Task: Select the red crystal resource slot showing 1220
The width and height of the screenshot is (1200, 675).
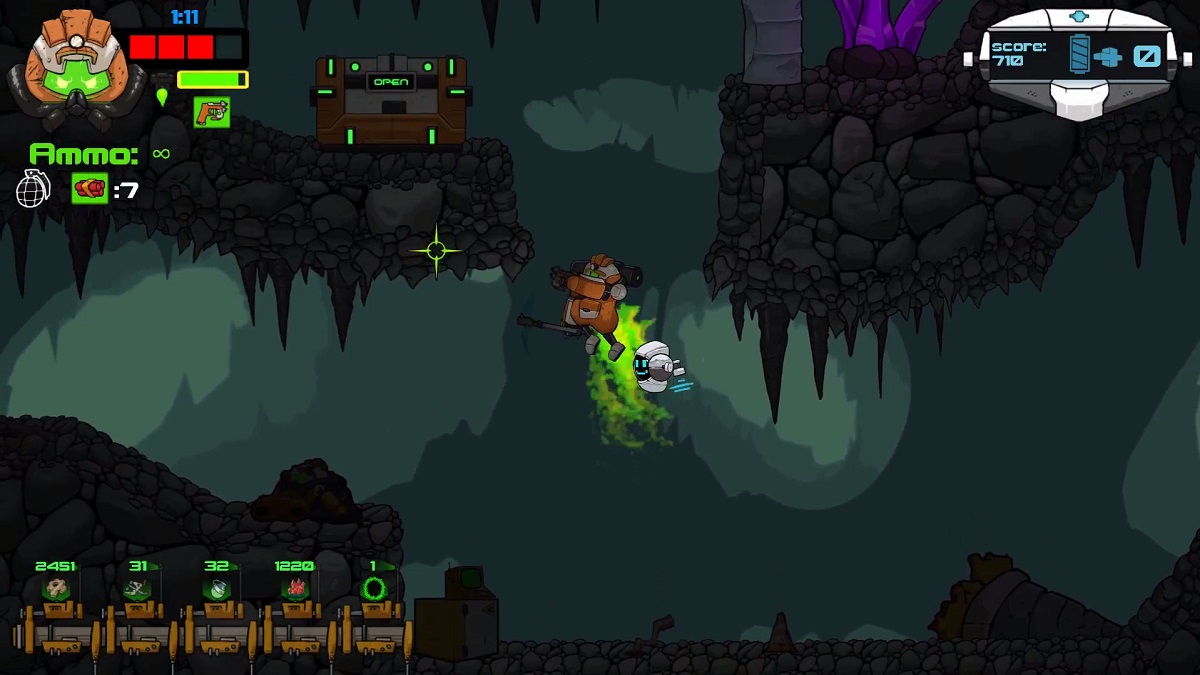Action: point(295,589)
